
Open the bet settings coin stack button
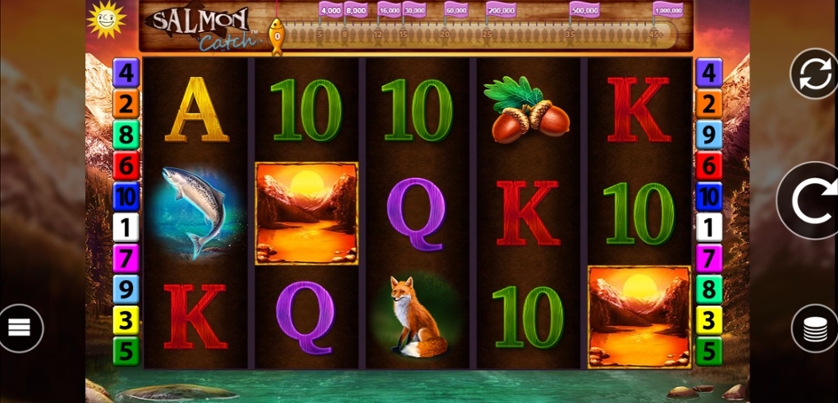[x=813, y=327]
